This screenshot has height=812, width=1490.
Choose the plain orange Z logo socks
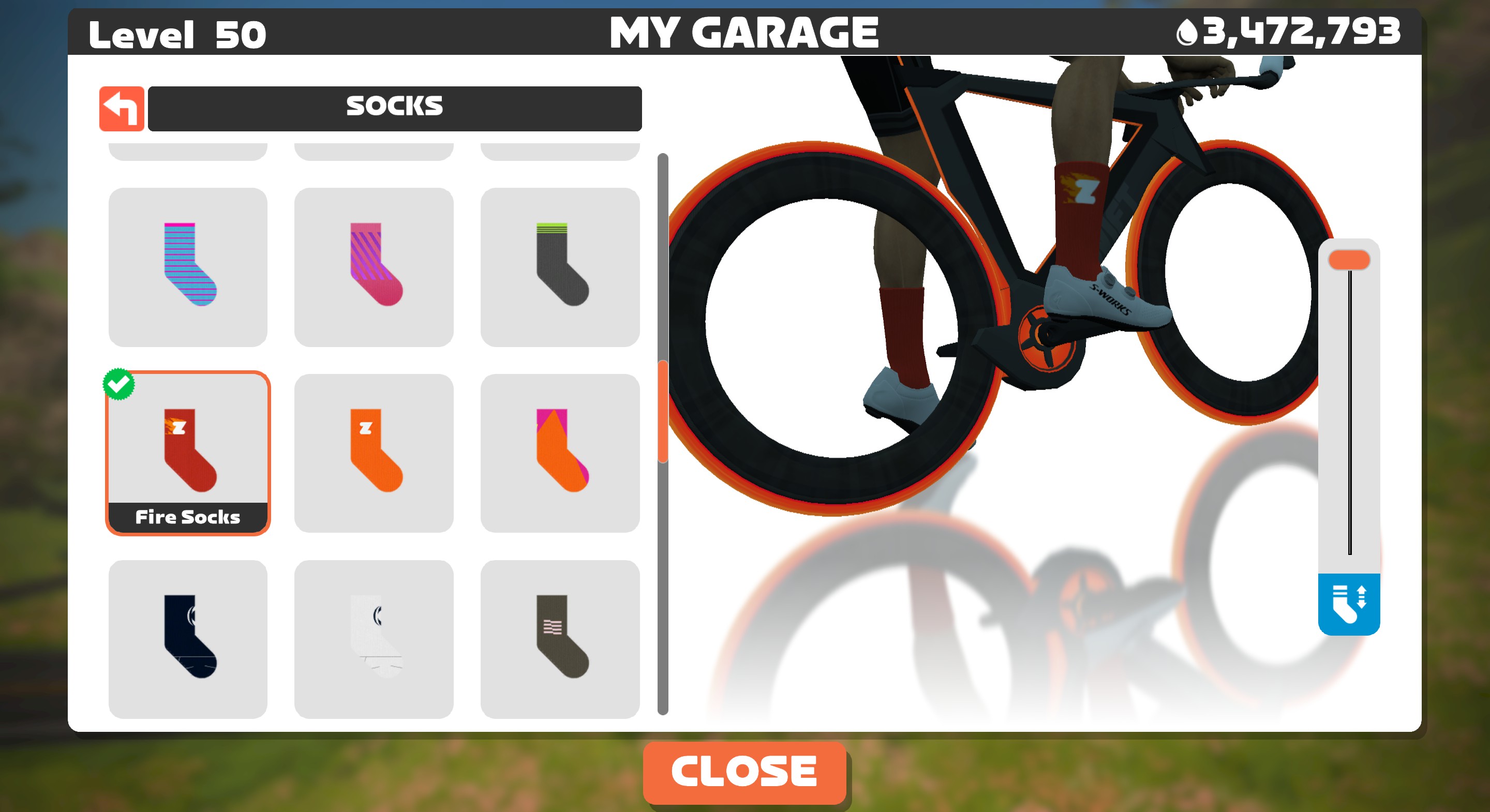(x=374, y=452)
